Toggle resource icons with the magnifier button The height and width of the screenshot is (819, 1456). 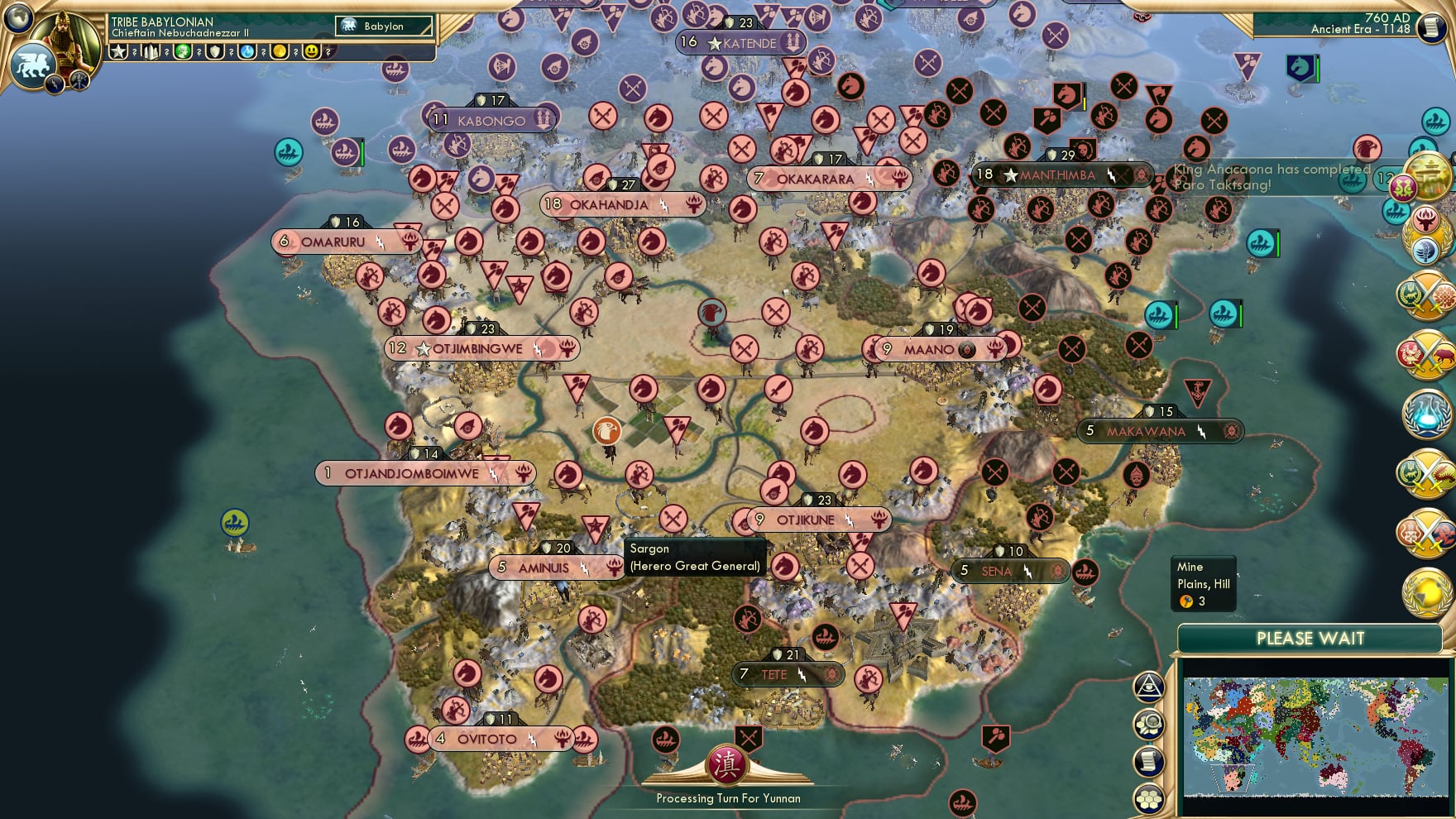(1148, 725)
